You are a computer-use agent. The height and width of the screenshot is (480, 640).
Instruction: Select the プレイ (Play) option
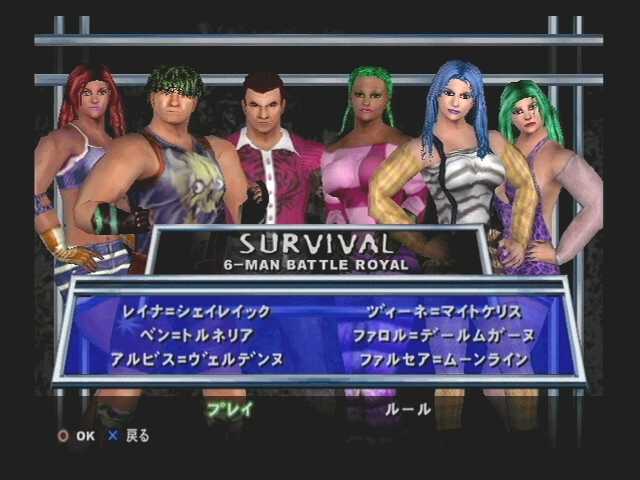point(229,408)
